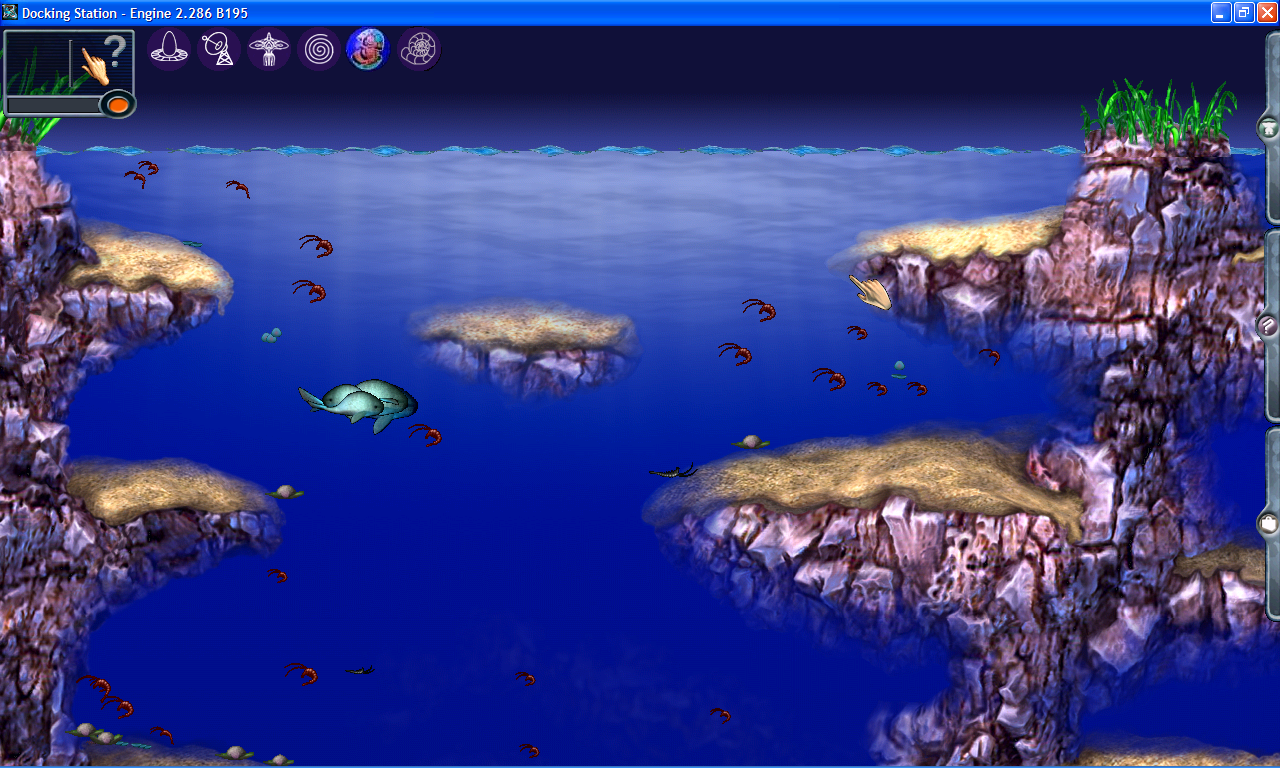Click the white ball resting on the left rock shelf
Screen dimensions: 1280x768
pyautogui.click(x=285, y=489)
